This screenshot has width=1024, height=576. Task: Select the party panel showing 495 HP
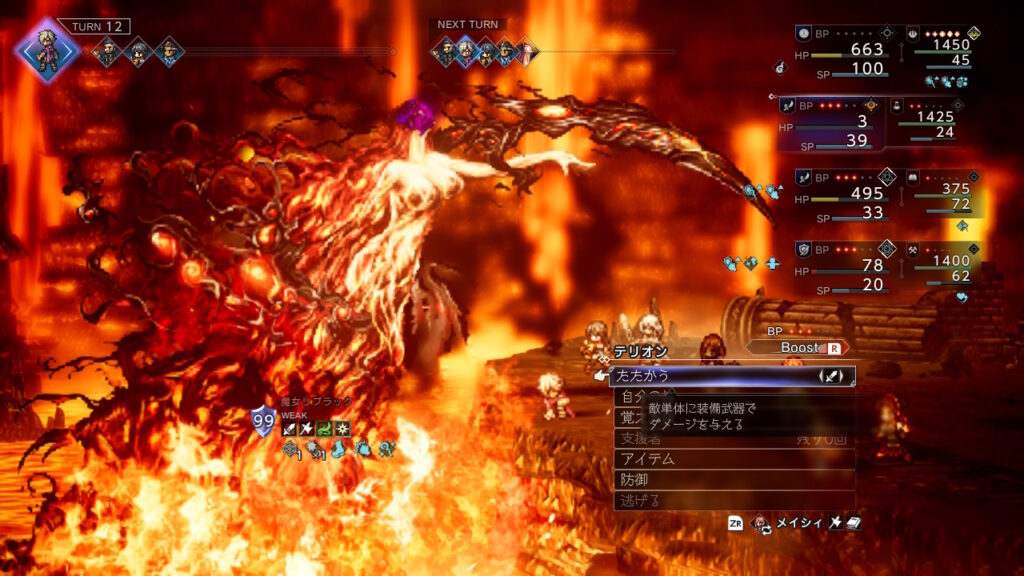tap(838, 196)
